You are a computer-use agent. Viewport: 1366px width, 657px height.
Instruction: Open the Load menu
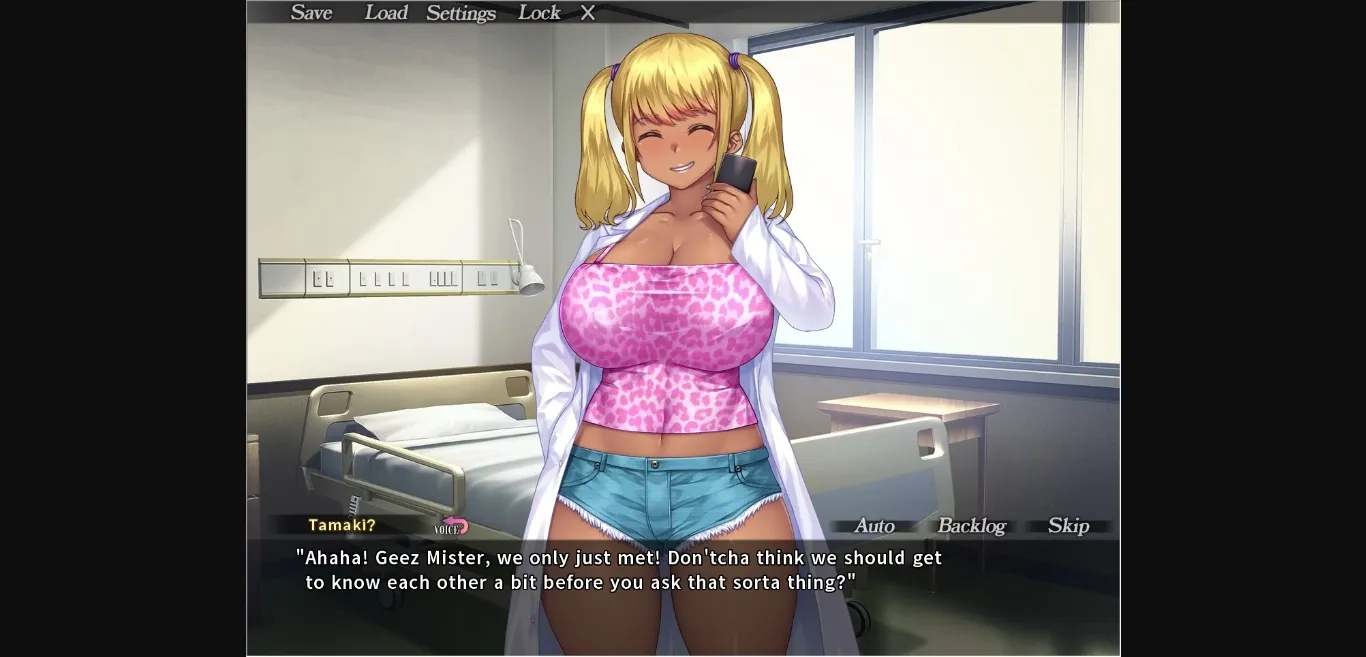coord(386,13)
